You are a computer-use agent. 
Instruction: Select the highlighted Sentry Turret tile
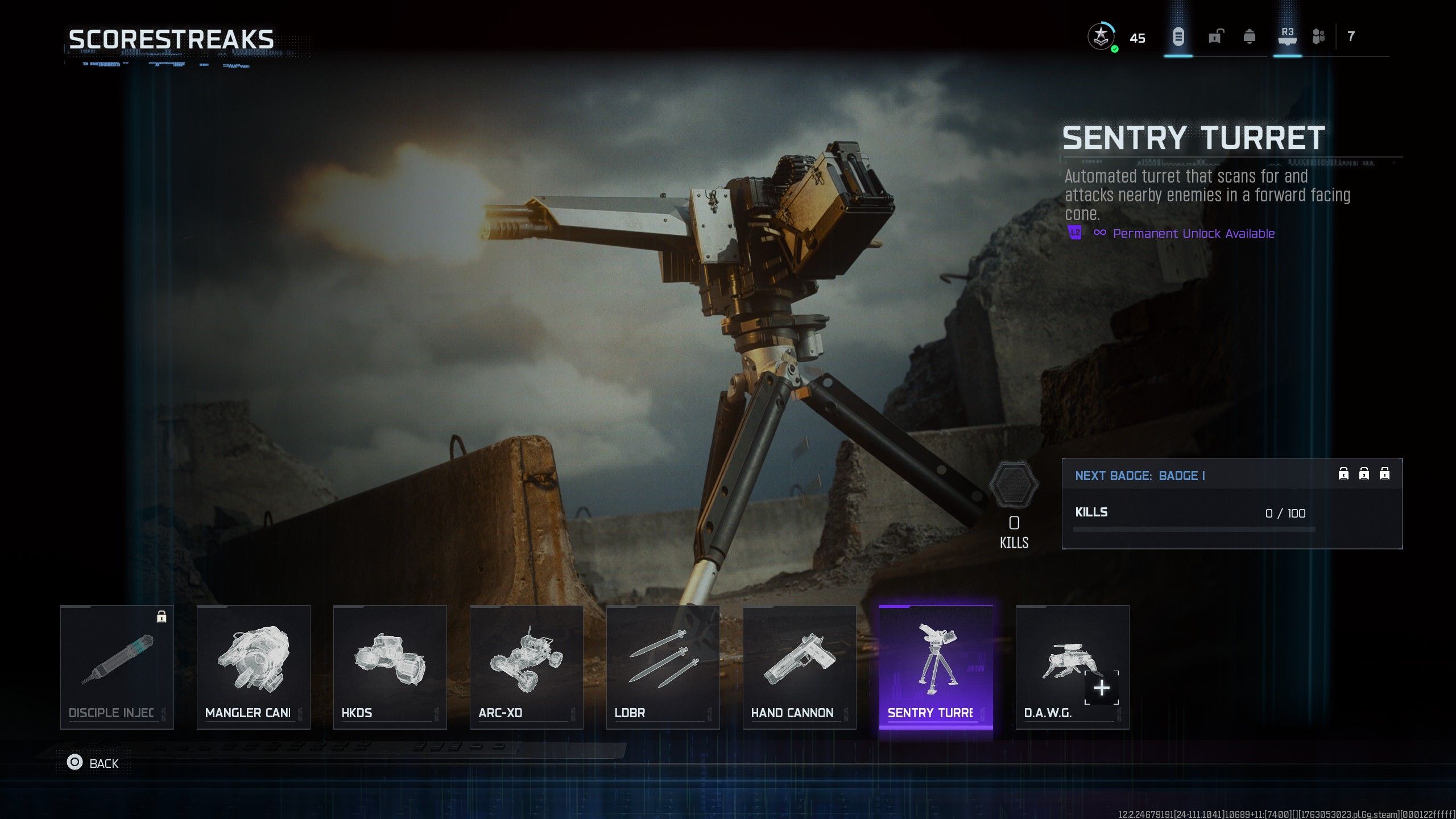point(936,667)
